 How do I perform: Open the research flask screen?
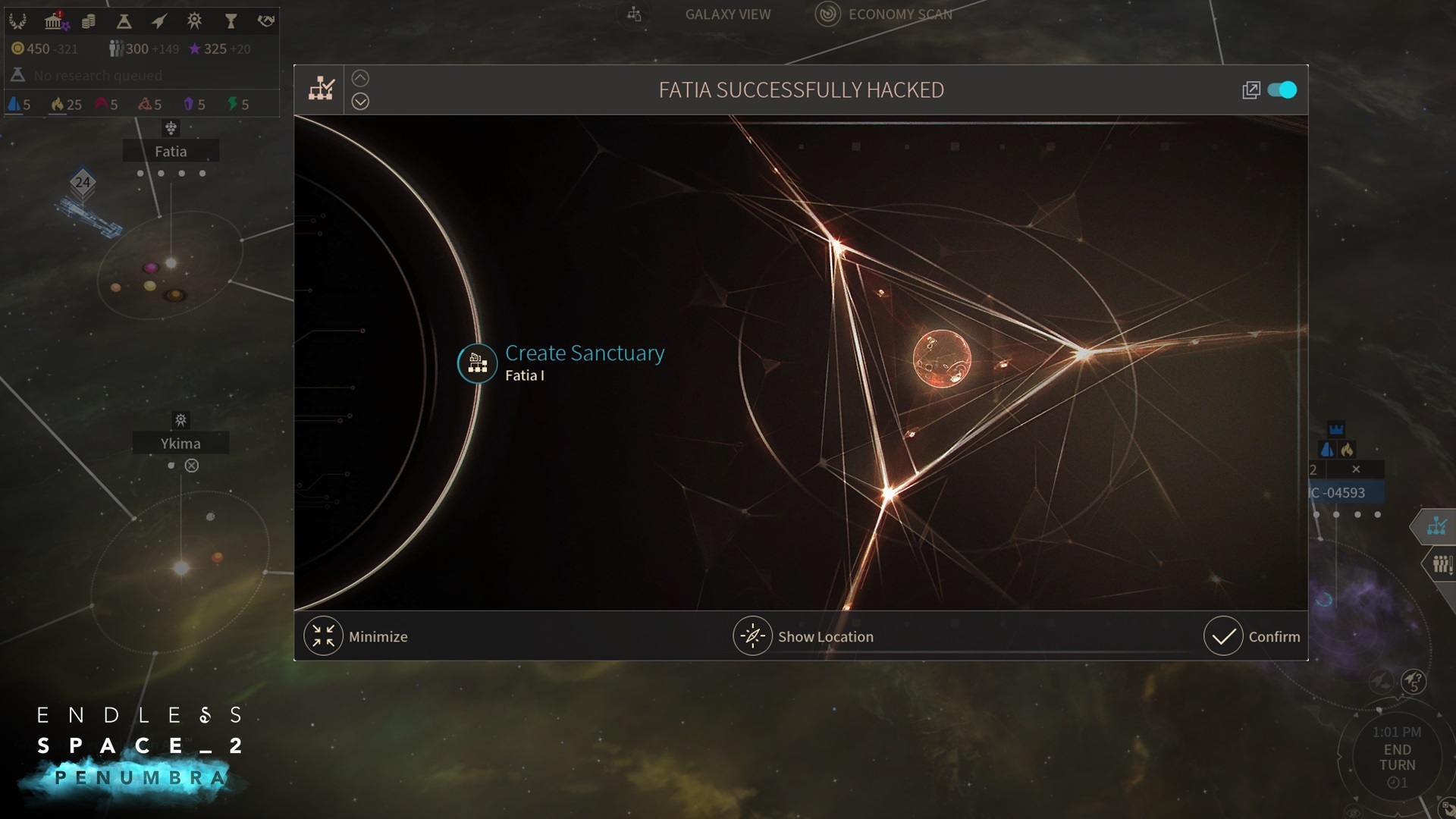(x=124, y=20)
